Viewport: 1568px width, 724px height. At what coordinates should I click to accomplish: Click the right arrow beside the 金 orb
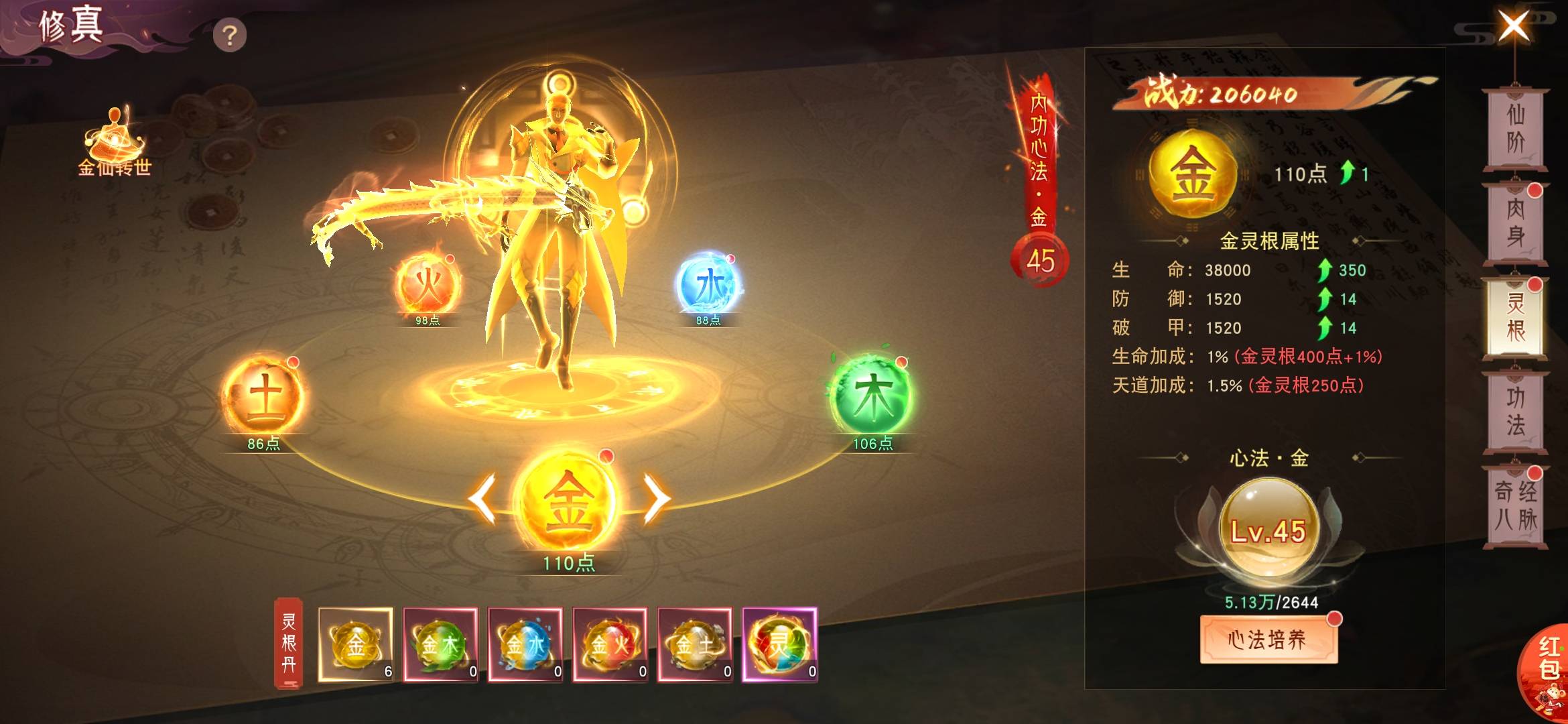pyautogui.click(x=655, y=498)
